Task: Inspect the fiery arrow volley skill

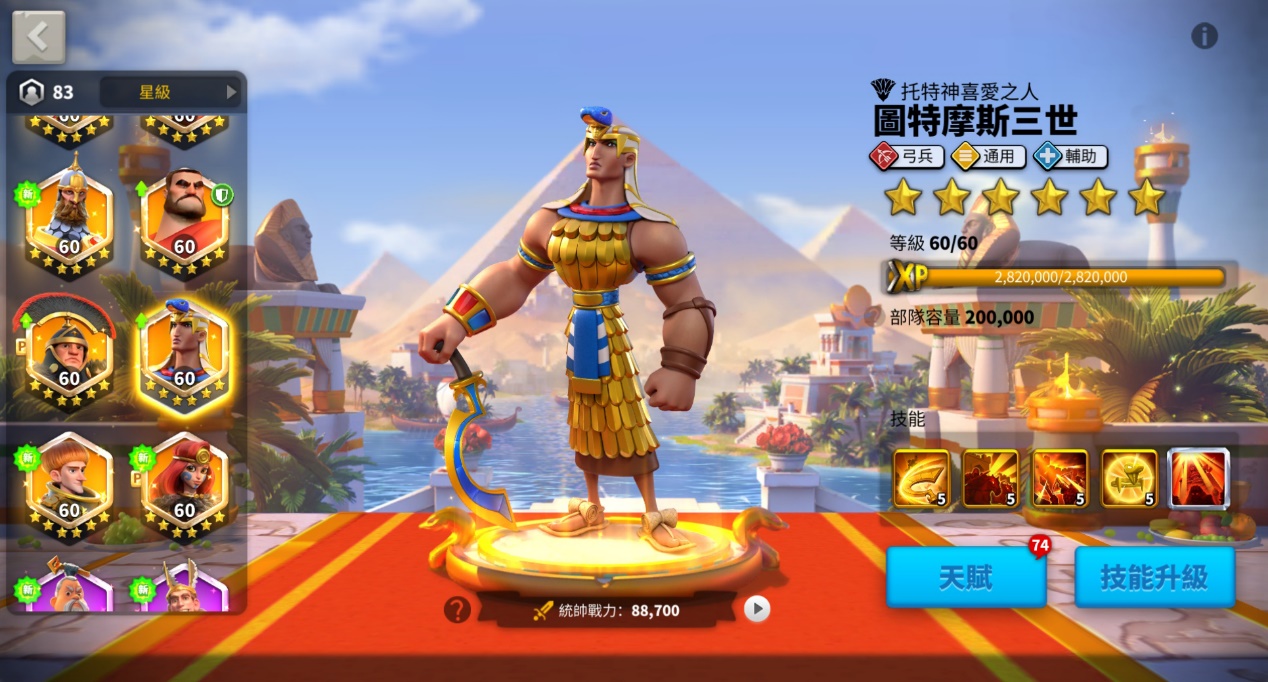Action: (1060, 479)
